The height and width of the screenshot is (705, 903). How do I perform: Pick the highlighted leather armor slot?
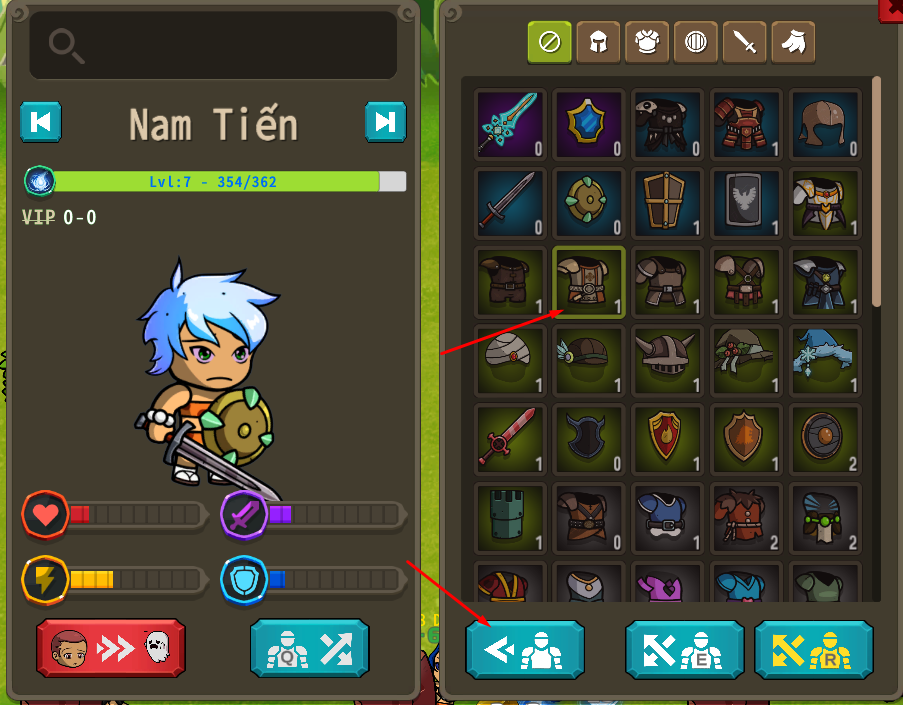589,282
